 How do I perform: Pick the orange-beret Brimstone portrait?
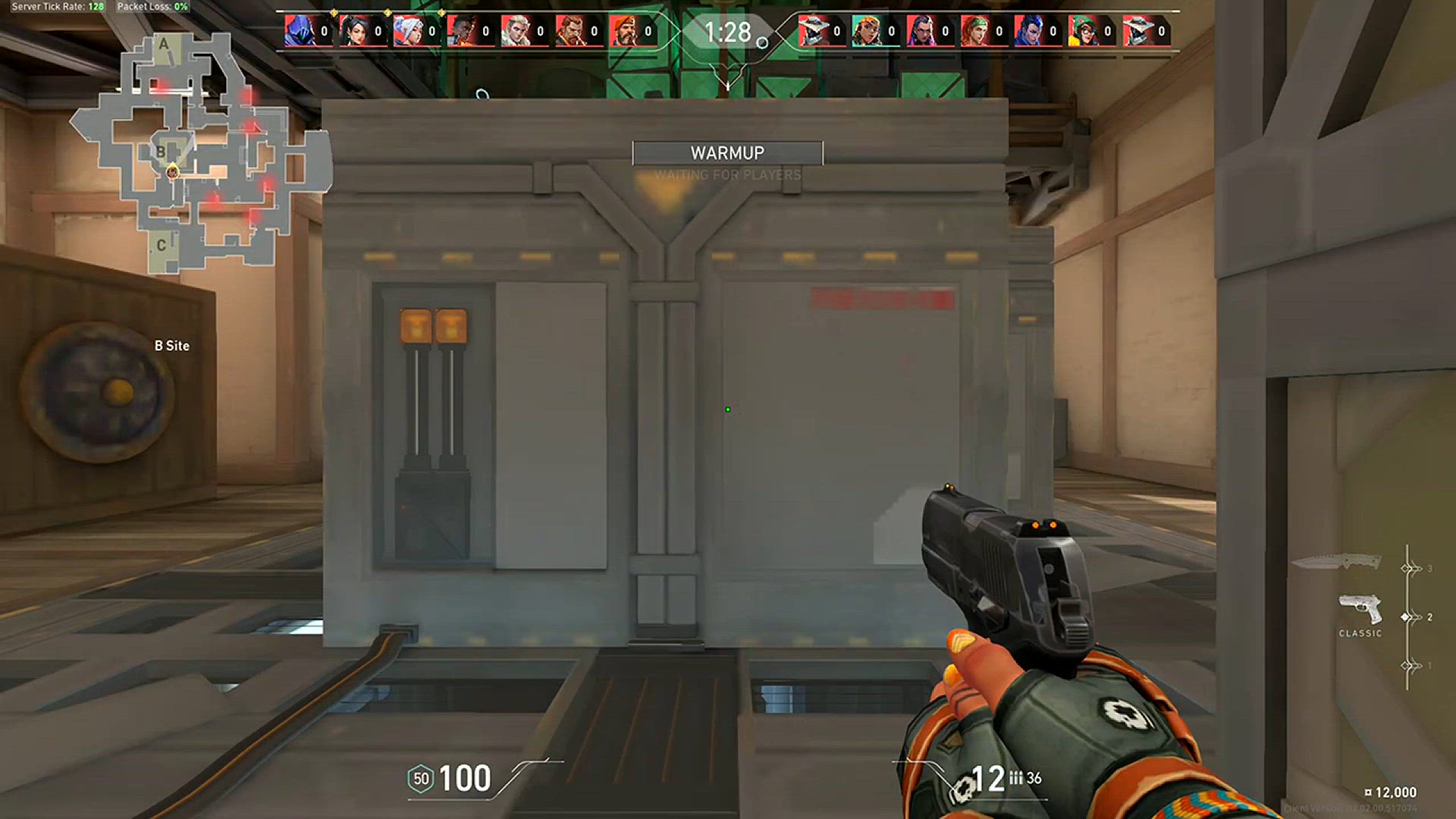click(623, 31)
